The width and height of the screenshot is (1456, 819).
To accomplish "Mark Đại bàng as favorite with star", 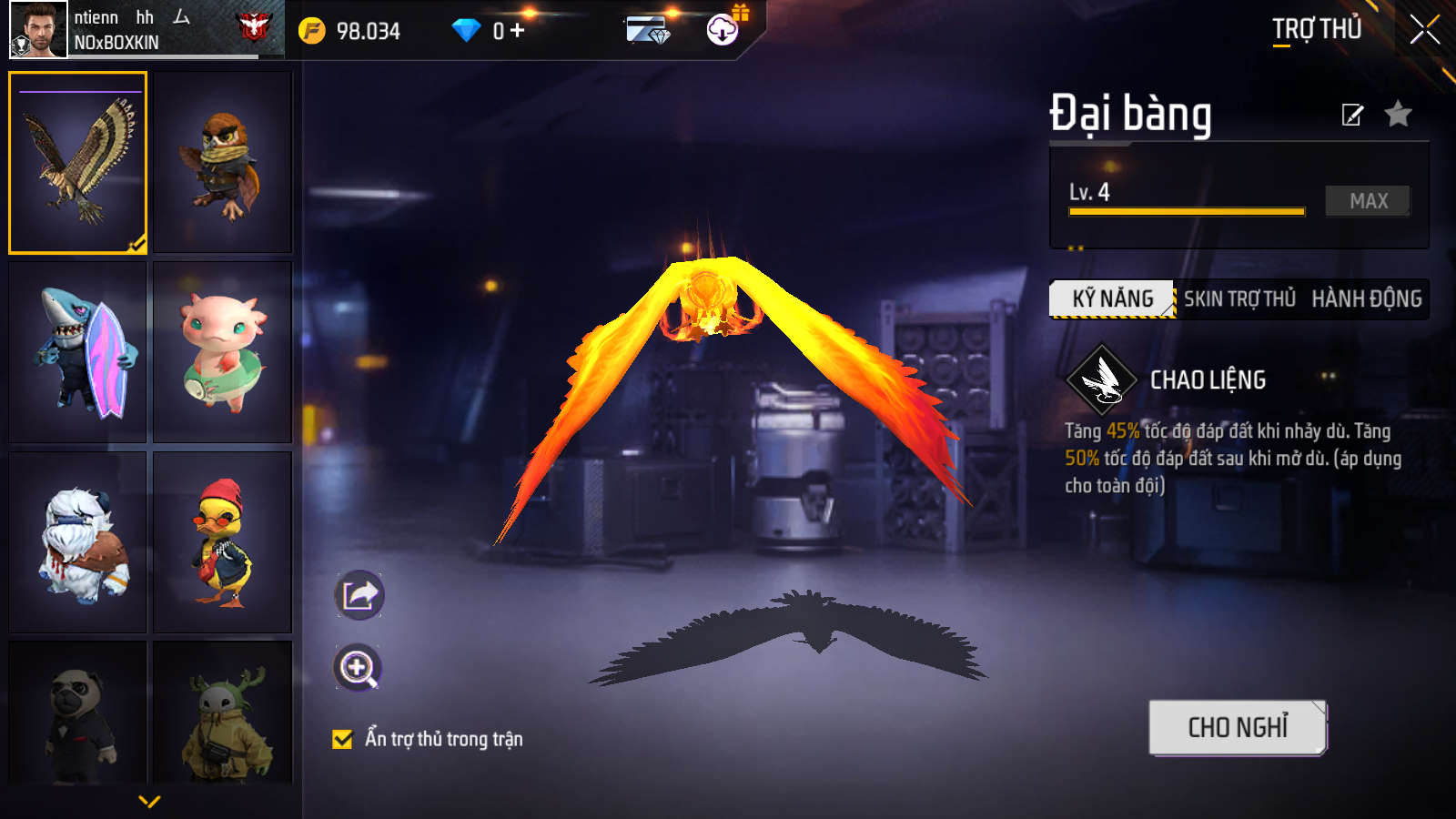I will (1398, 115).
